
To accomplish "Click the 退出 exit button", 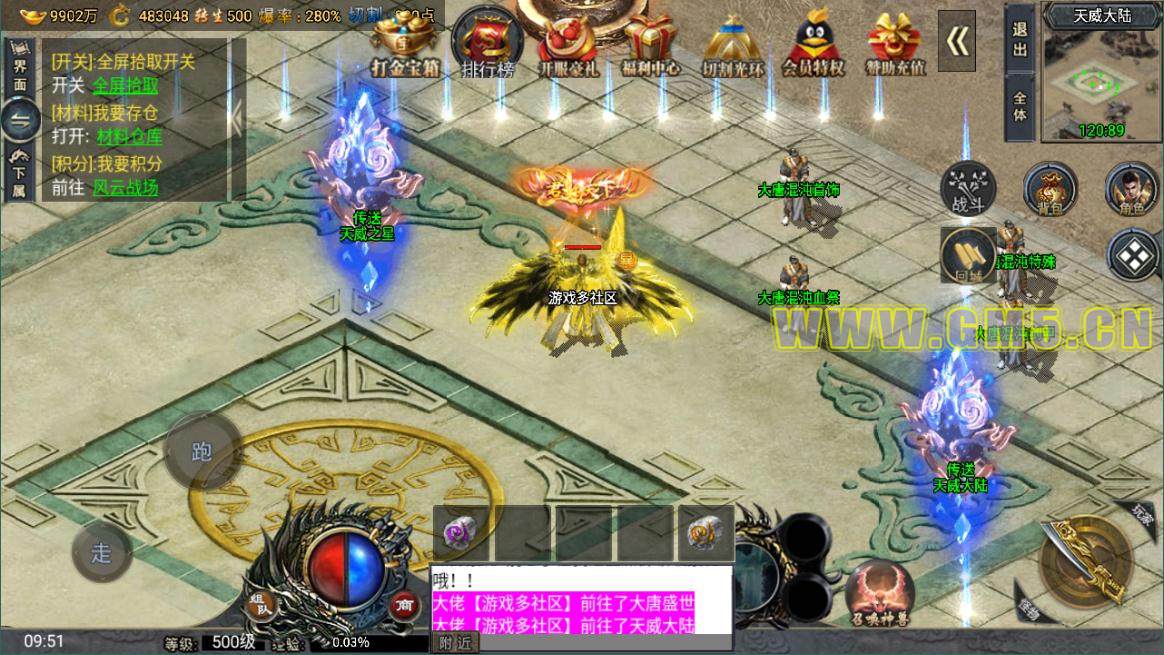I will click(1019, 40).
